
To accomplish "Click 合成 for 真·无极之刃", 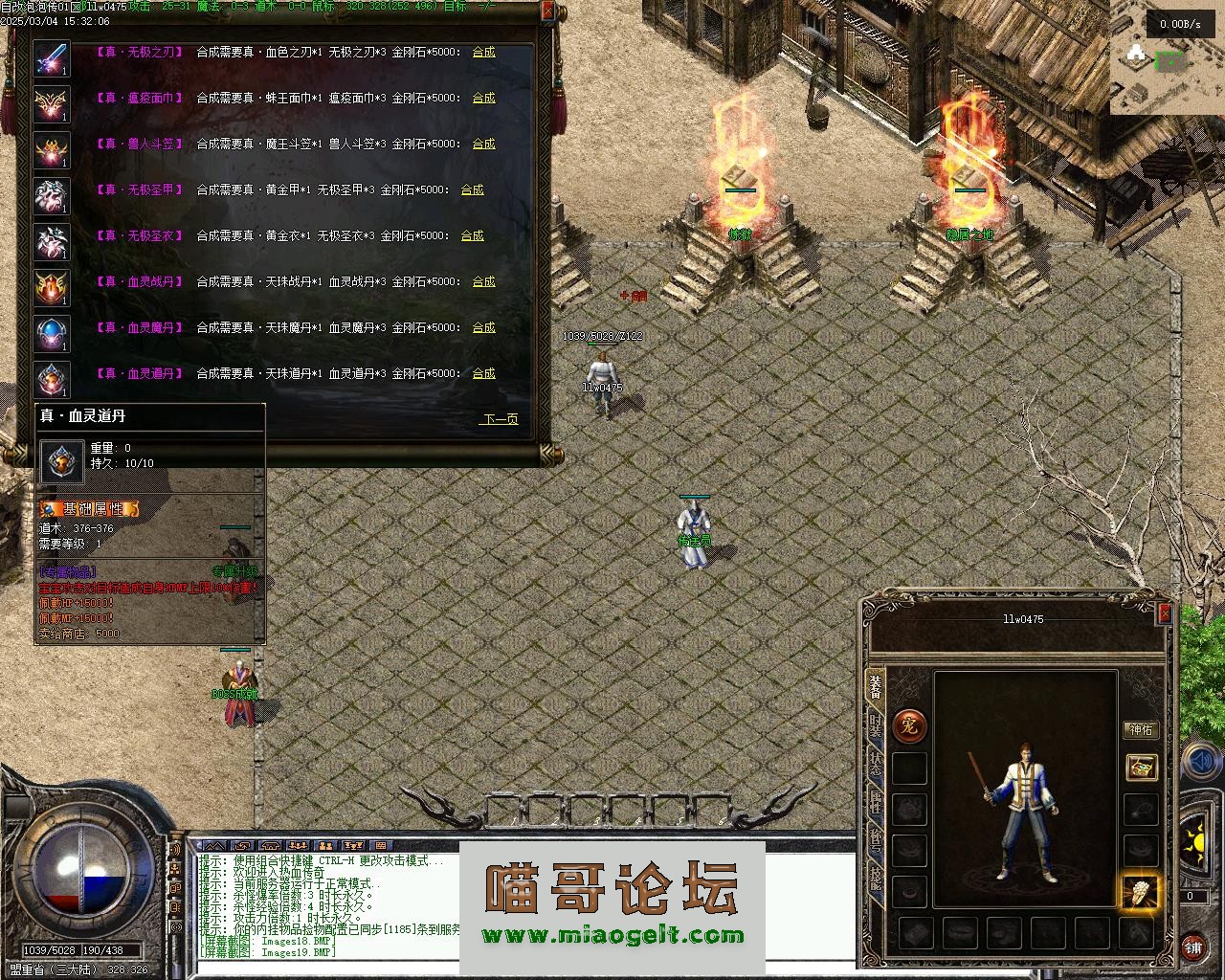I will (483, 52).
